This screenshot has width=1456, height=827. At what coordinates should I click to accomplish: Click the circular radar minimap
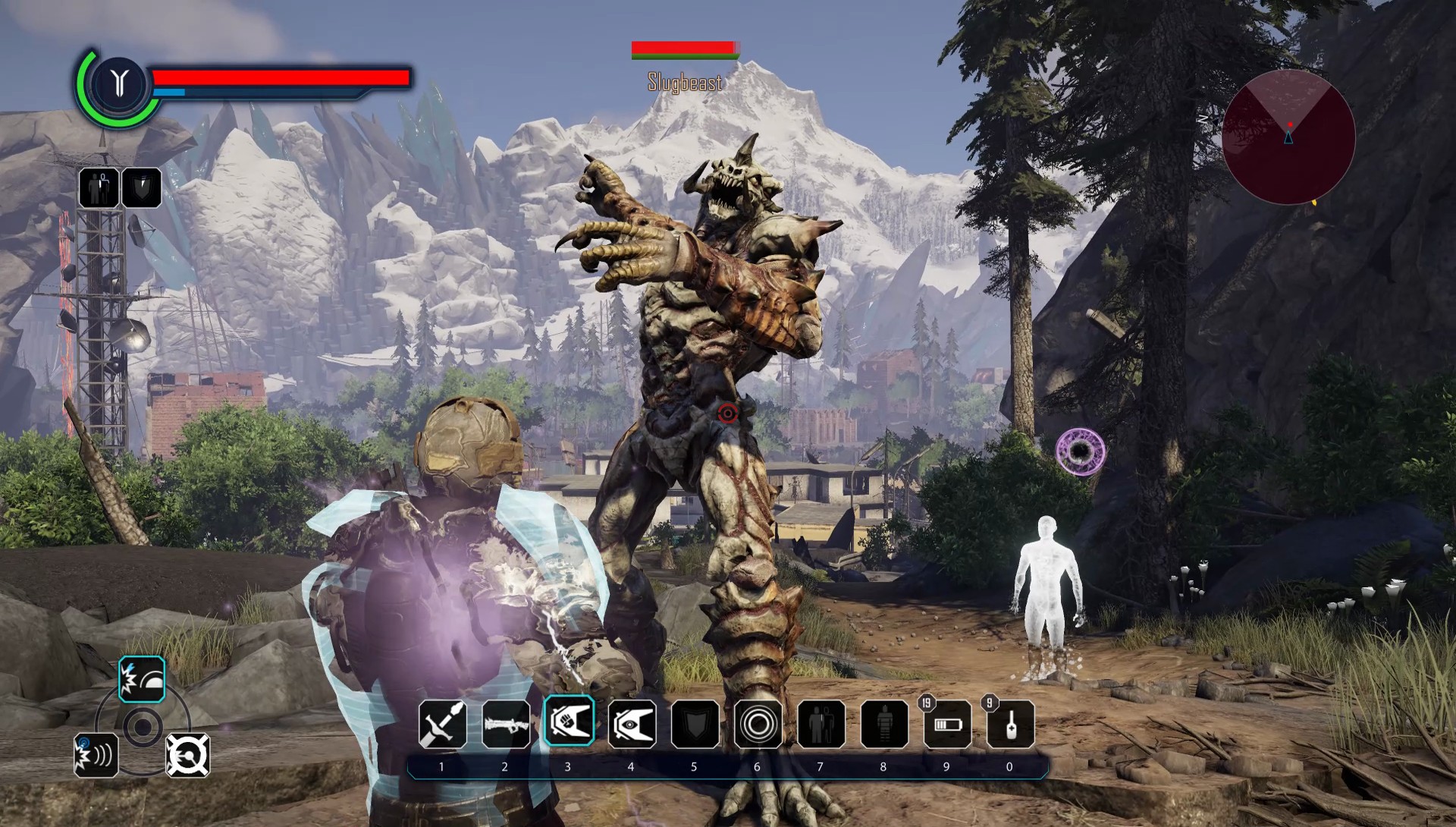[1288, 137]
